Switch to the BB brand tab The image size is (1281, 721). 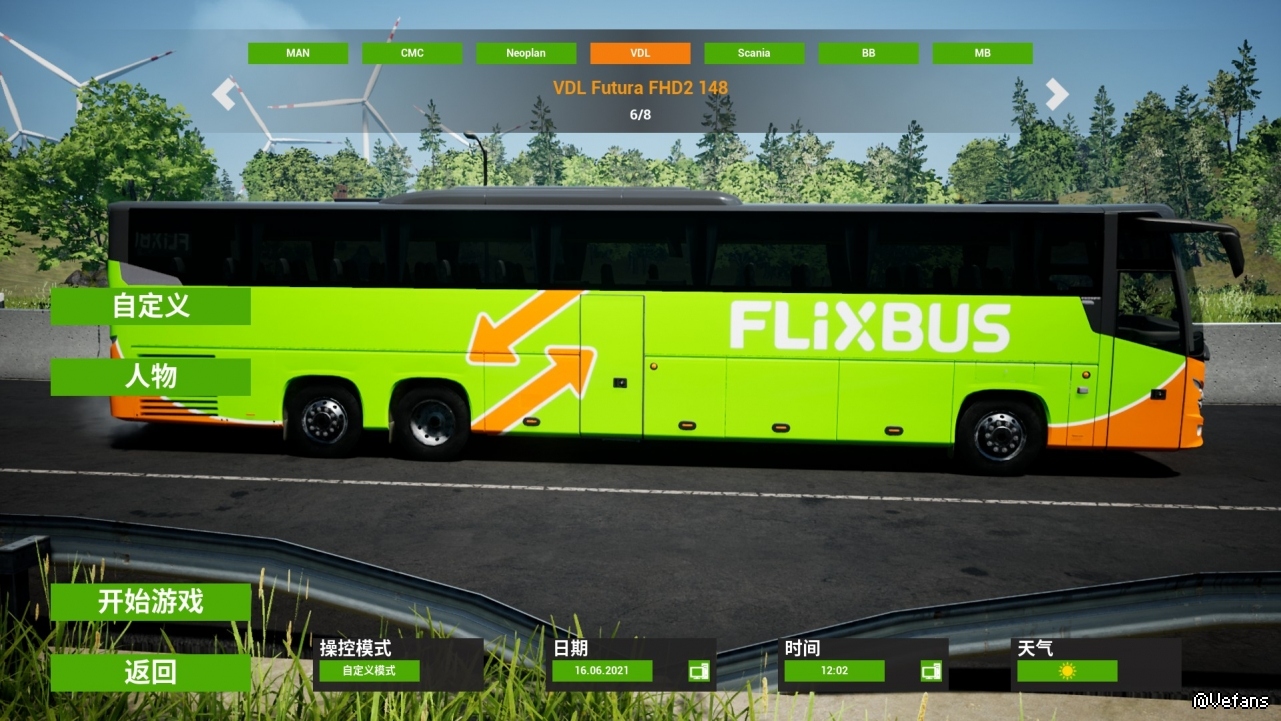click(x=868, y=54)
